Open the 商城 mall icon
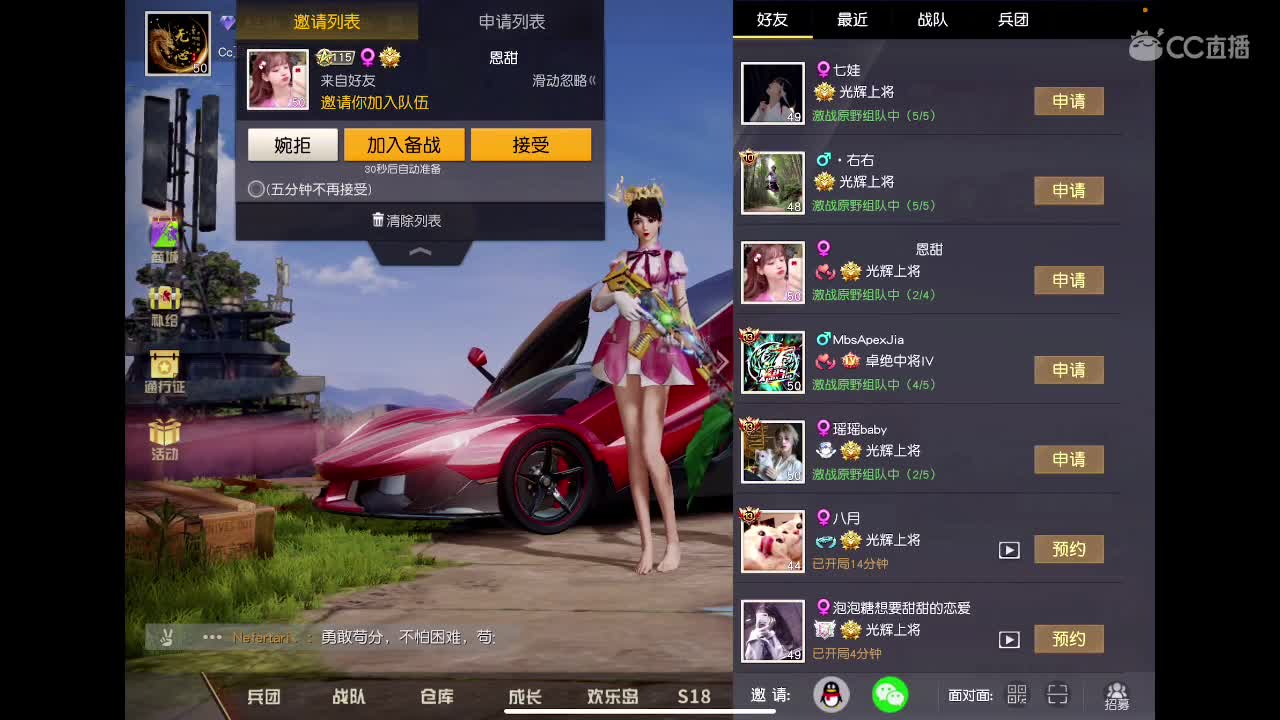Viewport: 1280px width, 720px height. (x=163, y=233)
